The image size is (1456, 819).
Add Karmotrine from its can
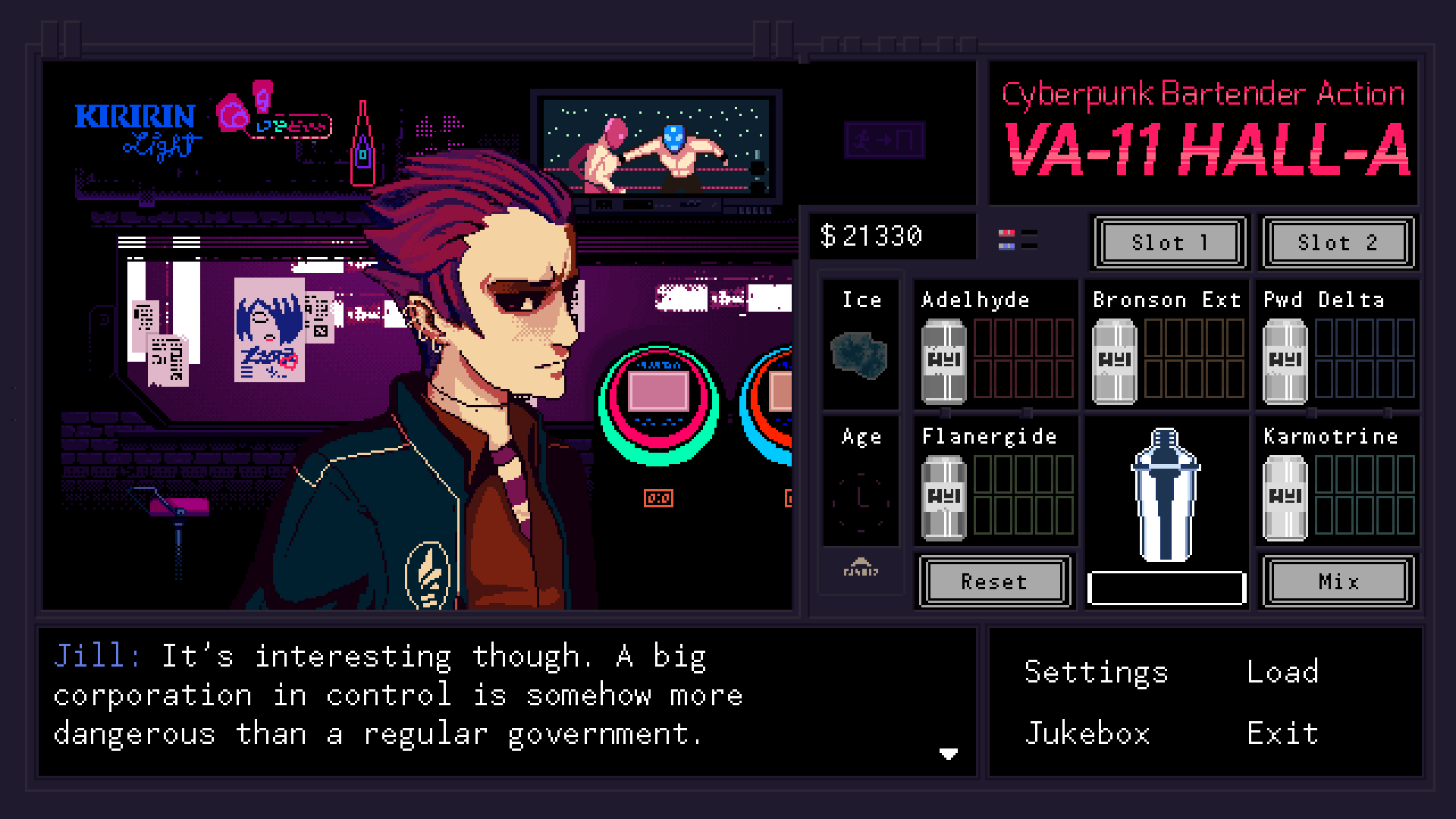point(1285,497)
